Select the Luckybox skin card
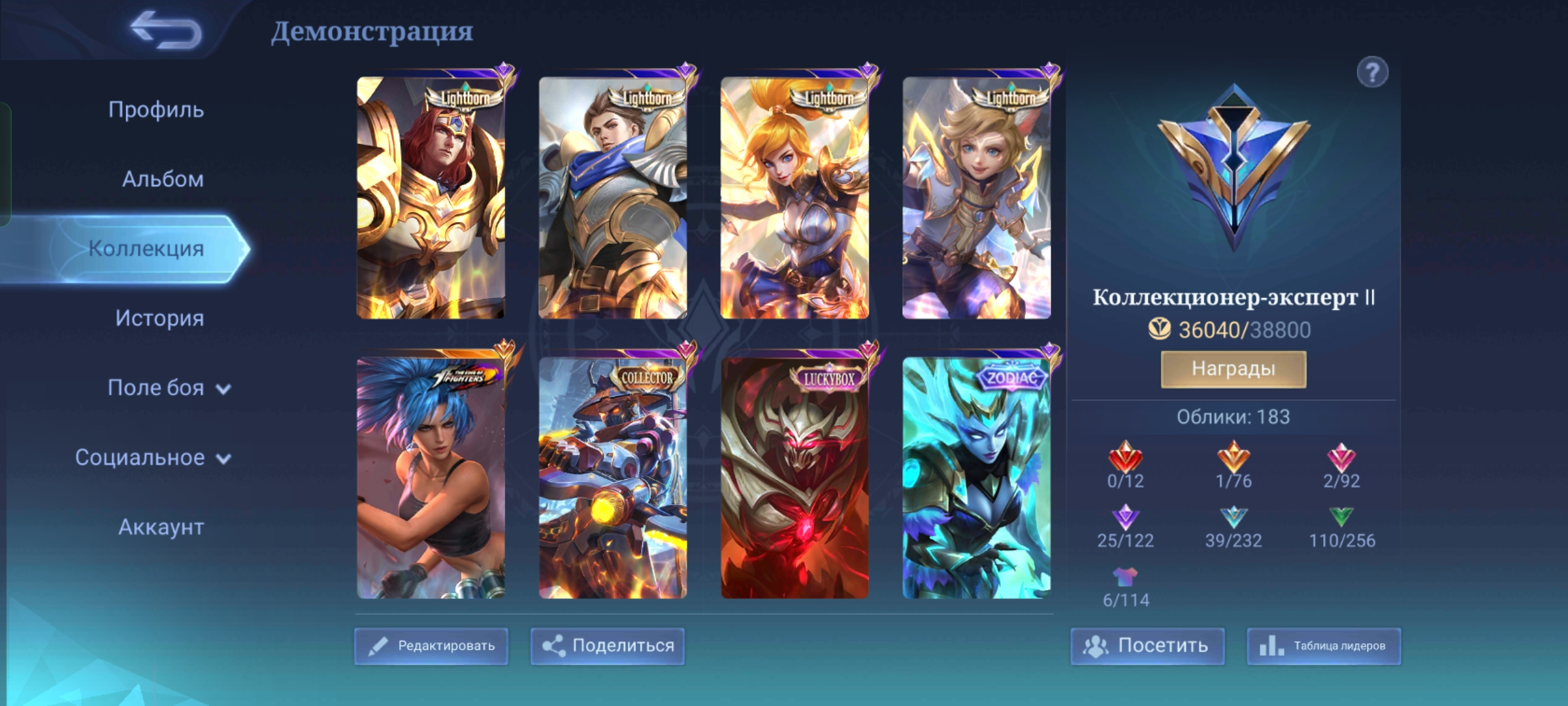This screenshot has height=706, width=1568. [794, 477]
